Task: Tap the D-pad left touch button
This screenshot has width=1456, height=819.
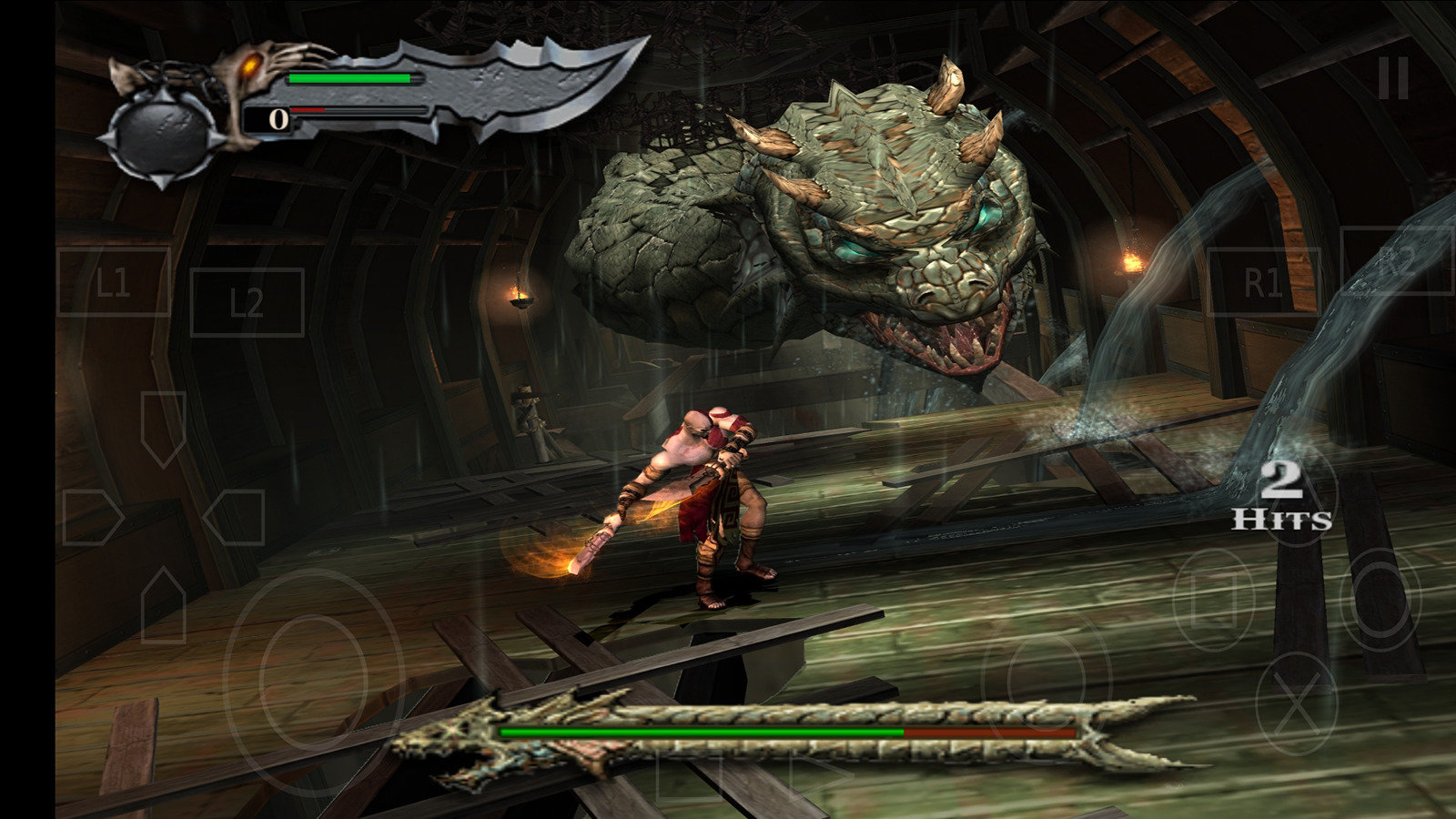Action: click(x=92, y=518)
